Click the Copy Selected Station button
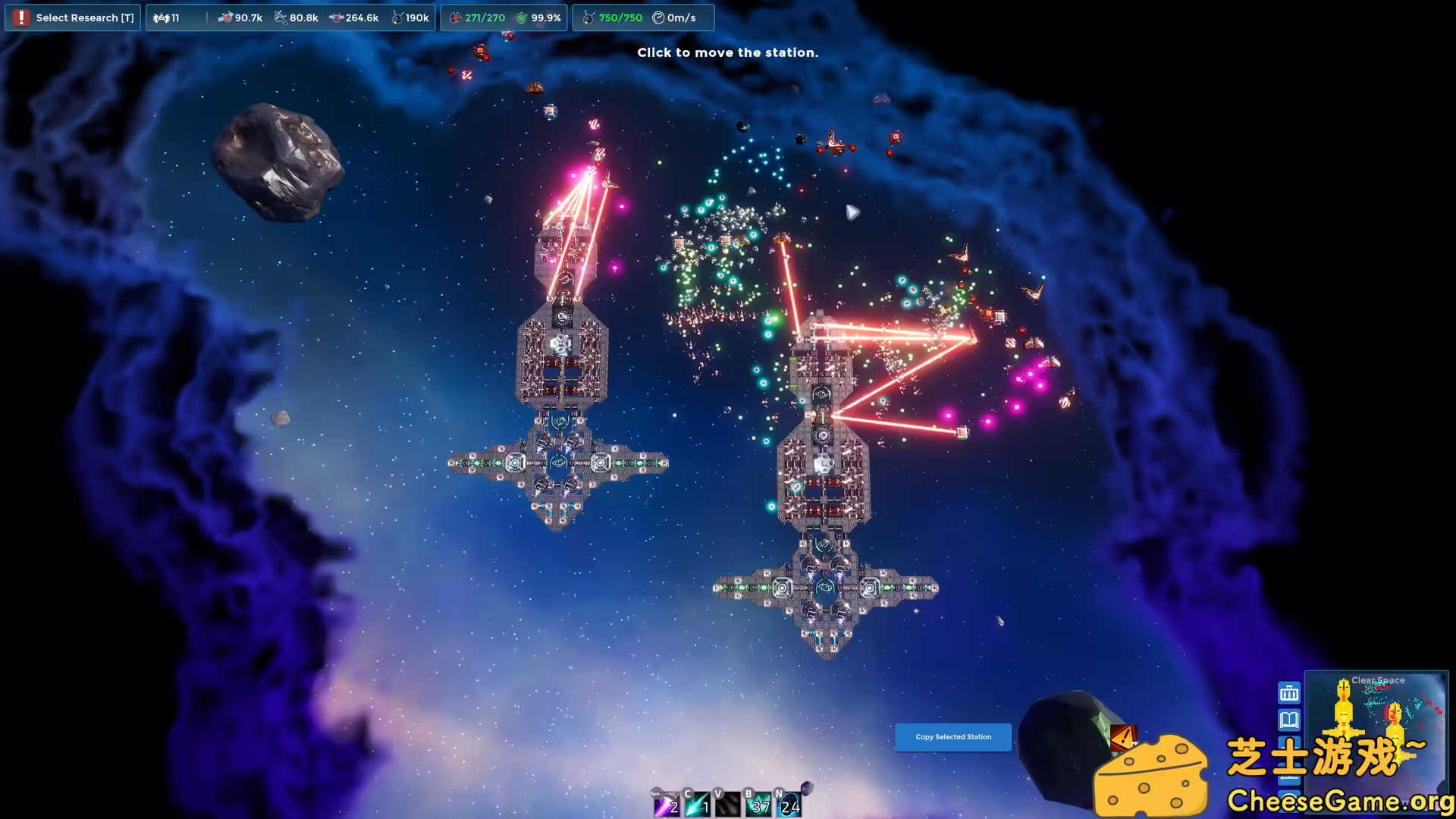This screenshot has height=819, width=1456. click(x=952, y=736)
